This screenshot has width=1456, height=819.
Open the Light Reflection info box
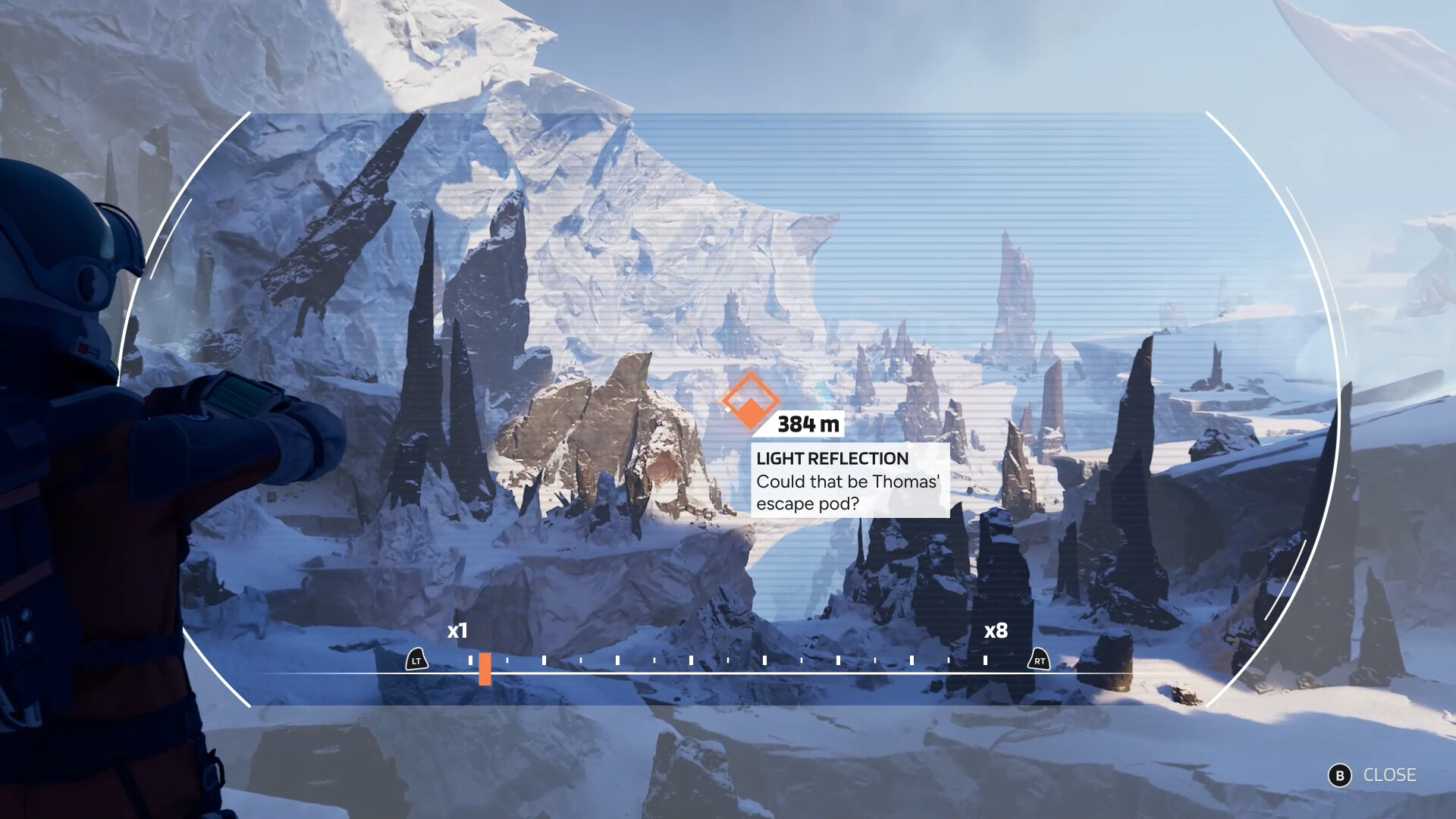[x=849, y=481]
